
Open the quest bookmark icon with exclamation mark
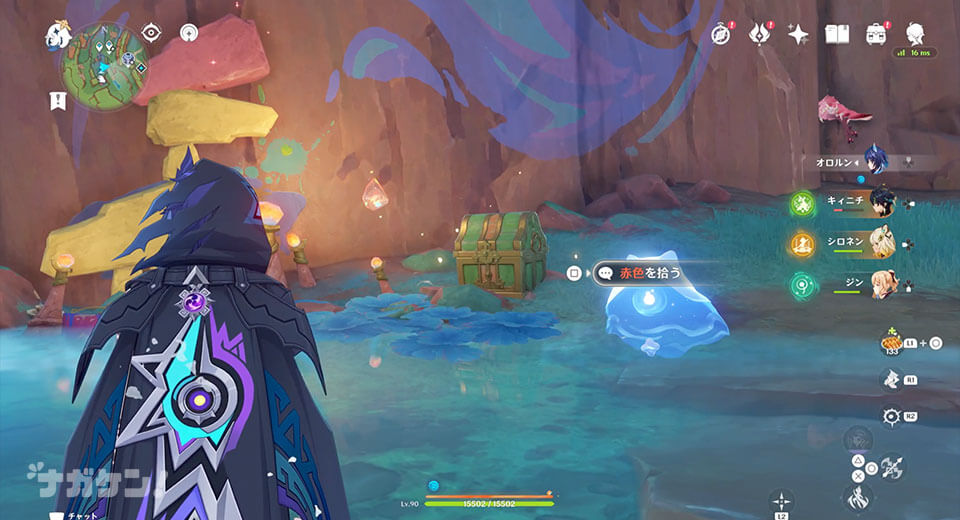[57, 99]
